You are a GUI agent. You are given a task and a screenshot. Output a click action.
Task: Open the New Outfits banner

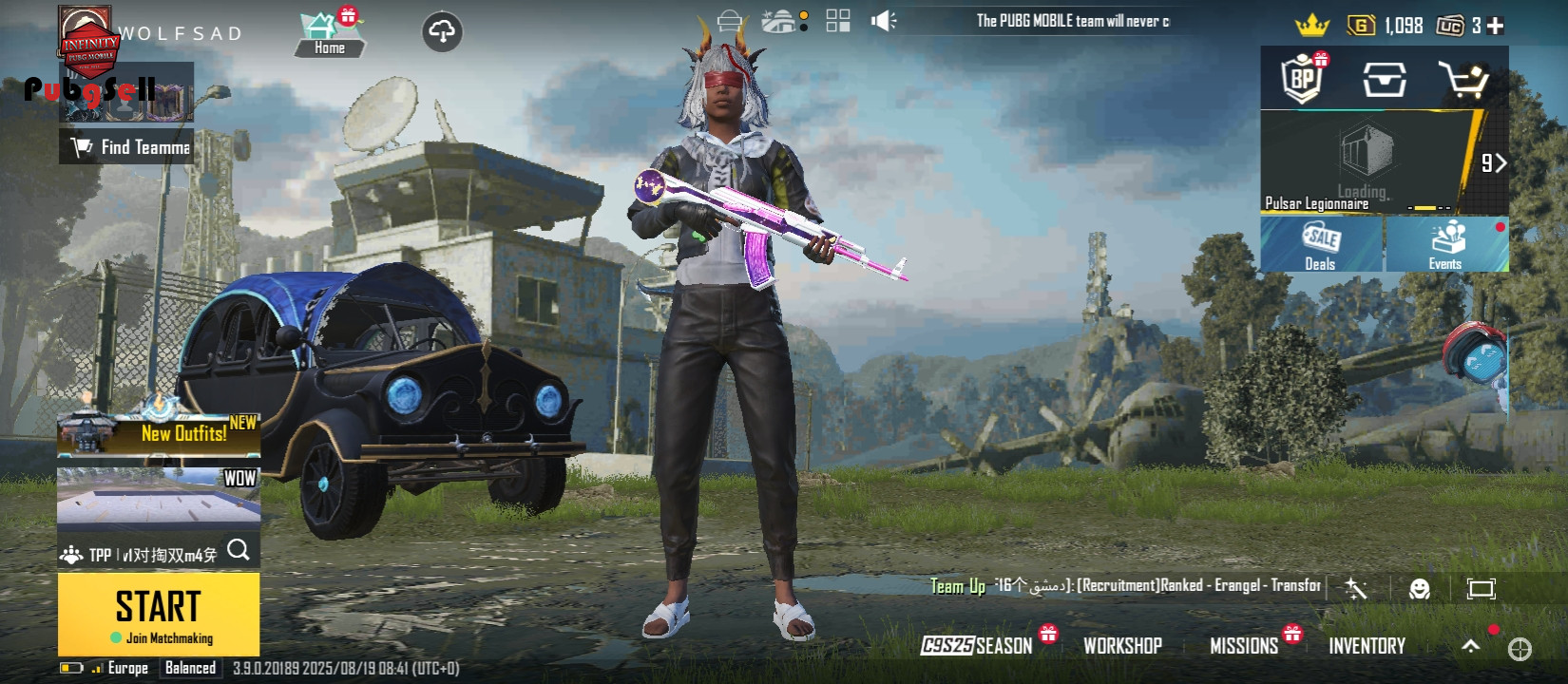pyautogui.click(x=159, y=433)
